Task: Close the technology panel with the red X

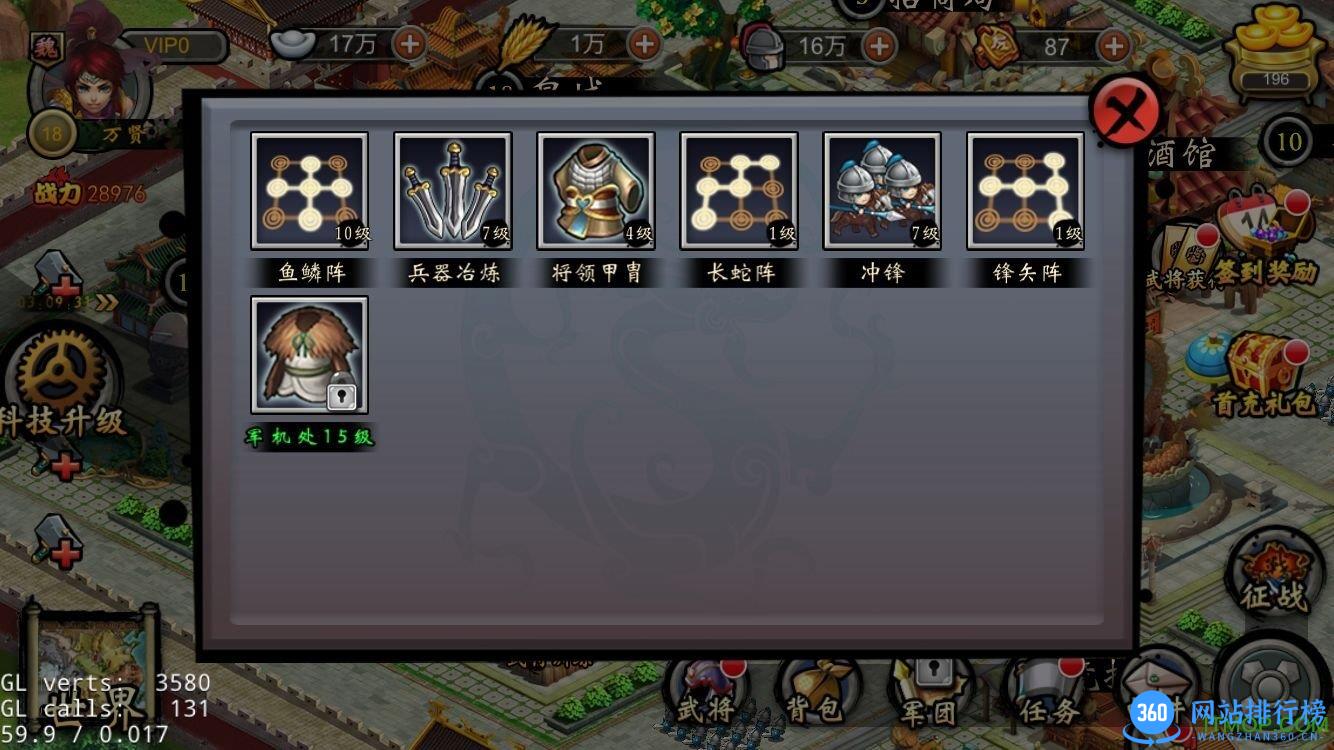Action: point(1125,113)
